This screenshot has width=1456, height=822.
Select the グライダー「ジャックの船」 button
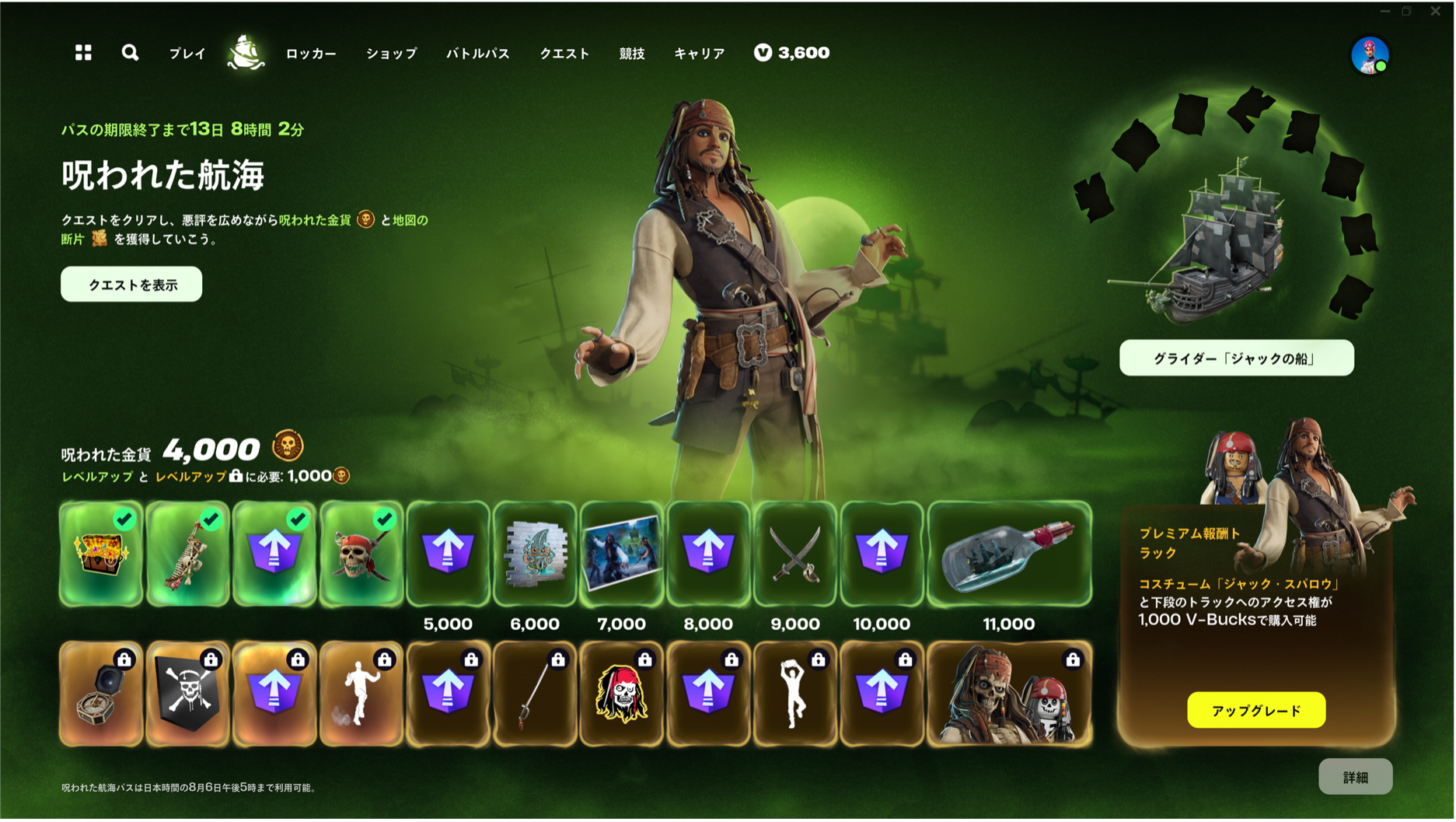(x=1236, y=359)
